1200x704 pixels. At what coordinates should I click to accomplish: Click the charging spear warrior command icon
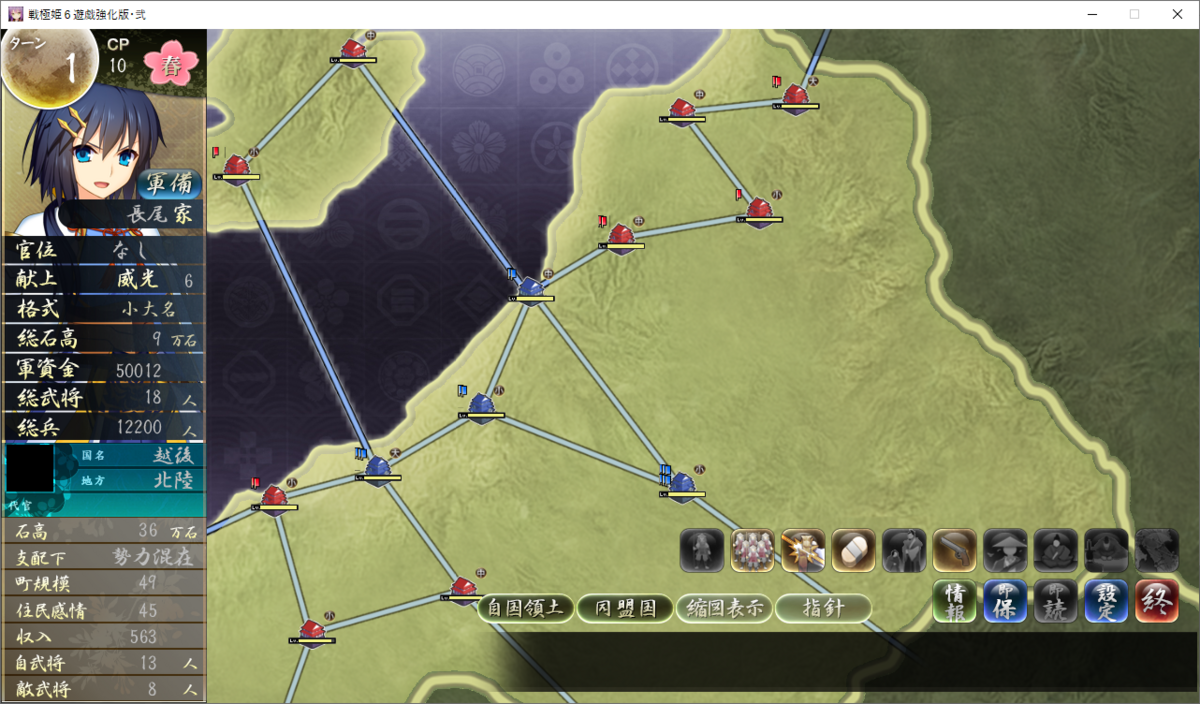point(803,550)
